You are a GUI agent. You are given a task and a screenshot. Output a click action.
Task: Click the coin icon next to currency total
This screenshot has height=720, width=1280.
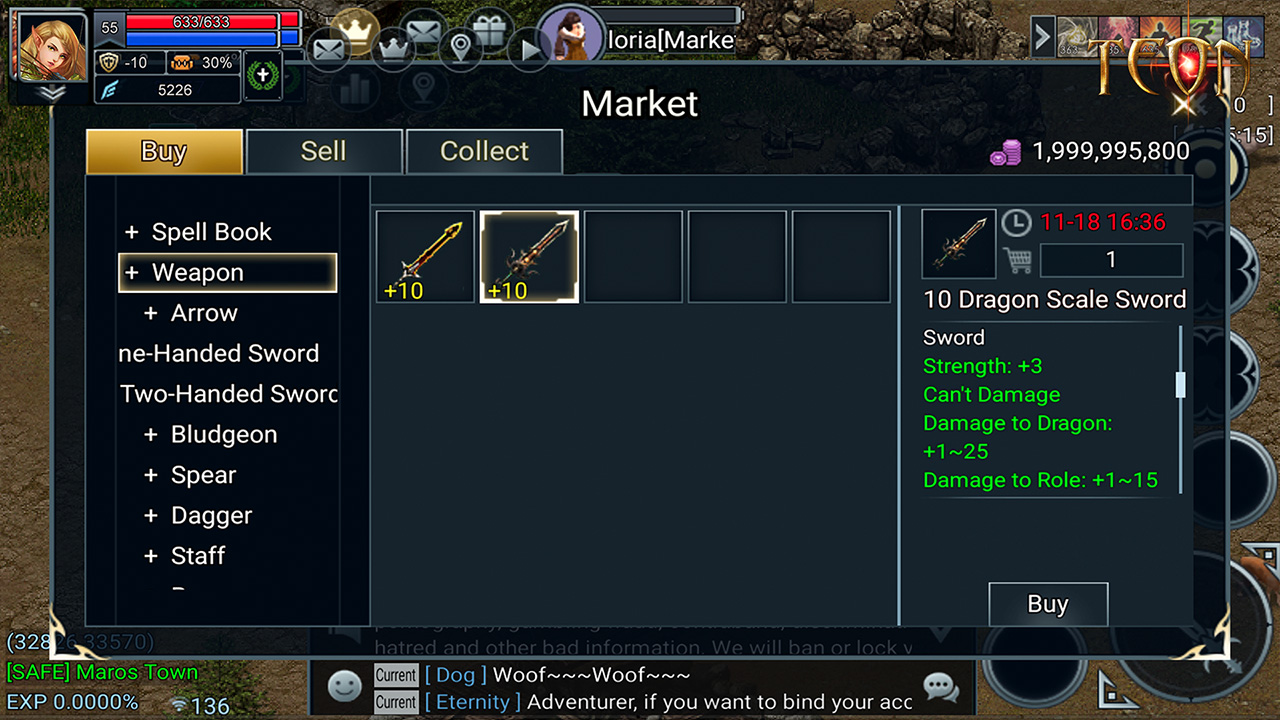[x=1005, y=152]
